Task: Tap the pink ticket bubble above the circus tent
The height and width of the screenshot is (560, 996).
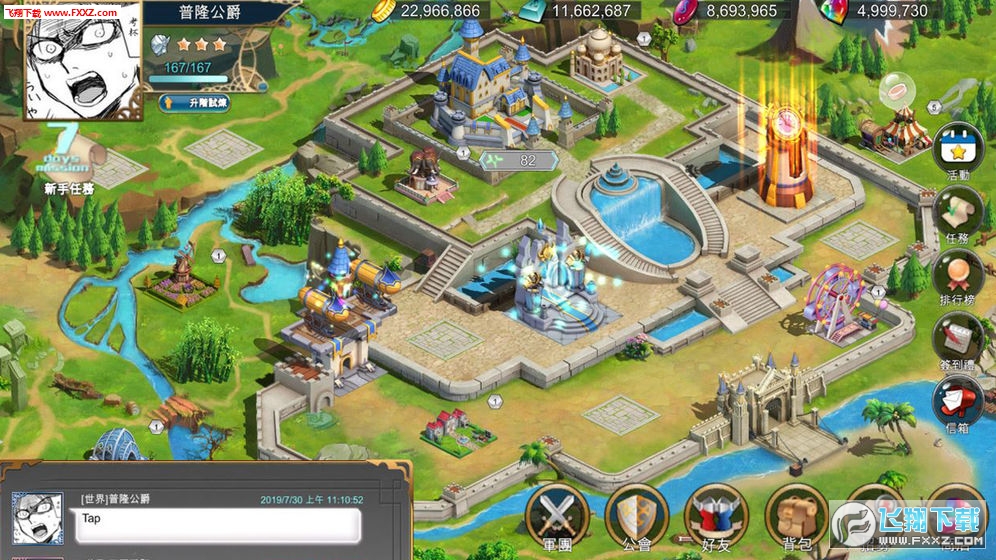Action: click(x=898, y=92)
